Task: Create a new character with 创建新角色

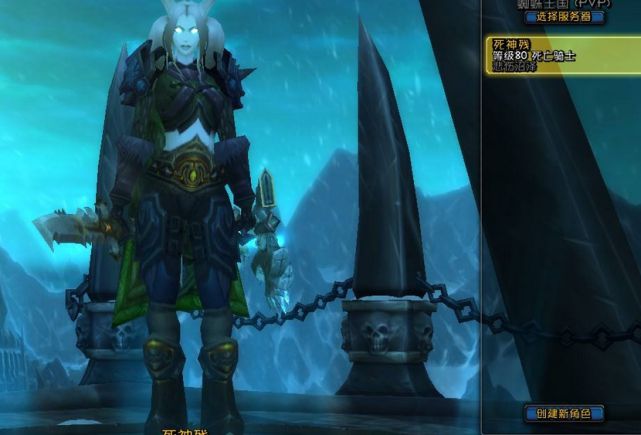Action: (565, 413)
